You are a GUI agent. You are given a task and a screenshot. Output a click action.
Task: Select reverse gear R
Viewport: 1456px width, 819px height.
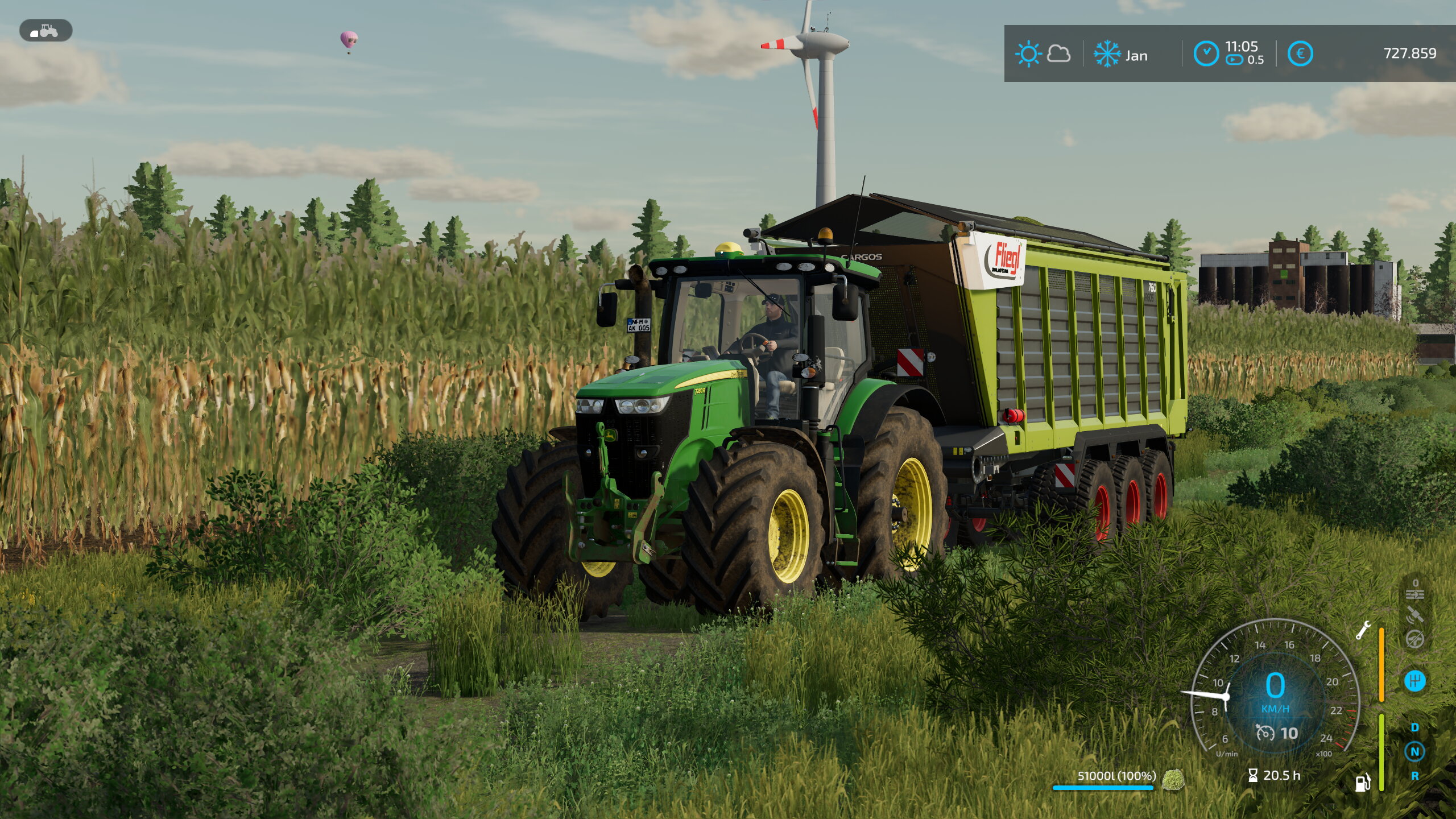[1415, 776]
